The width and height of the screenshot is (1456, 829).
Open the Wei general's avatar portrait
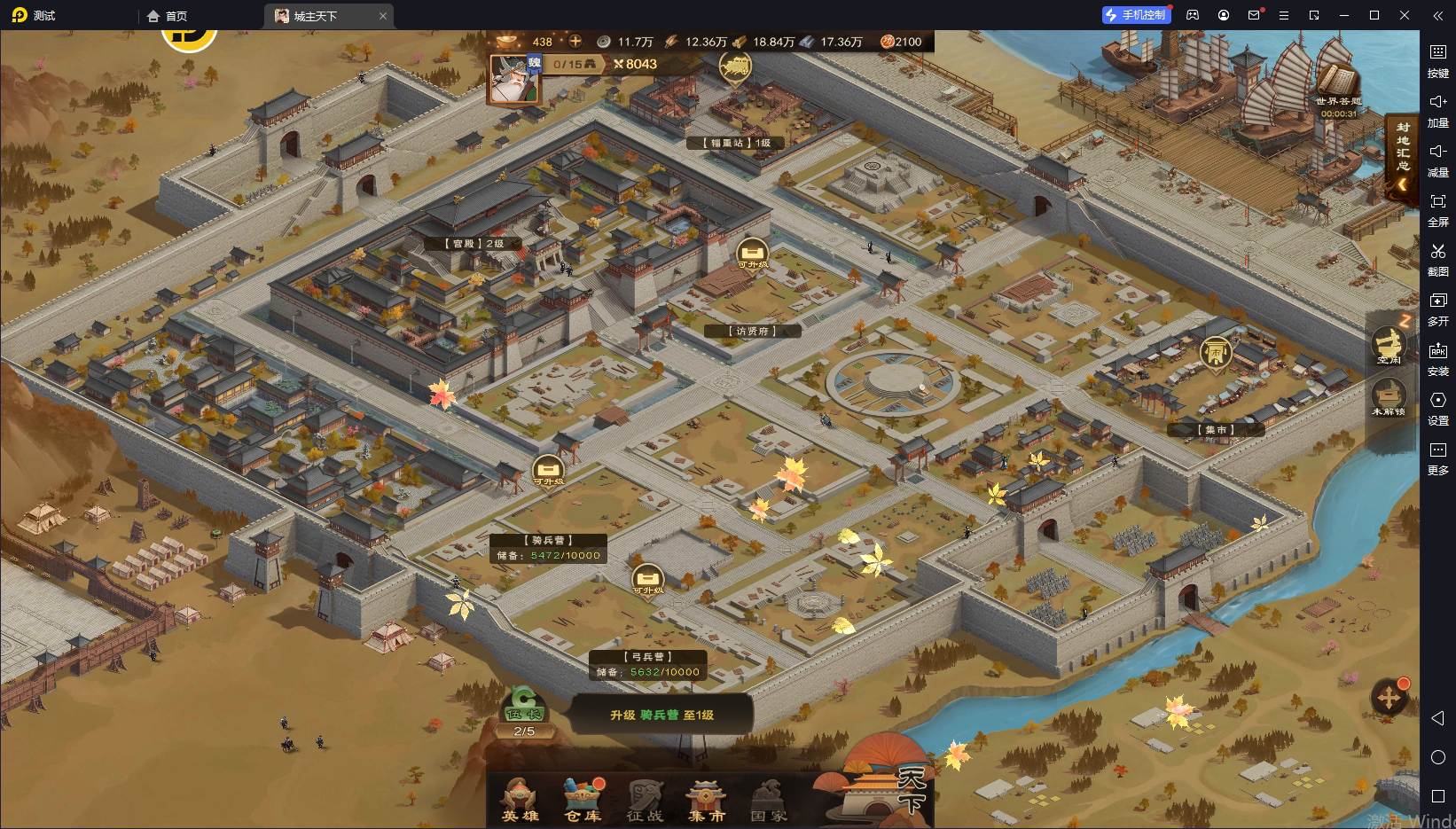pos(513,80)
